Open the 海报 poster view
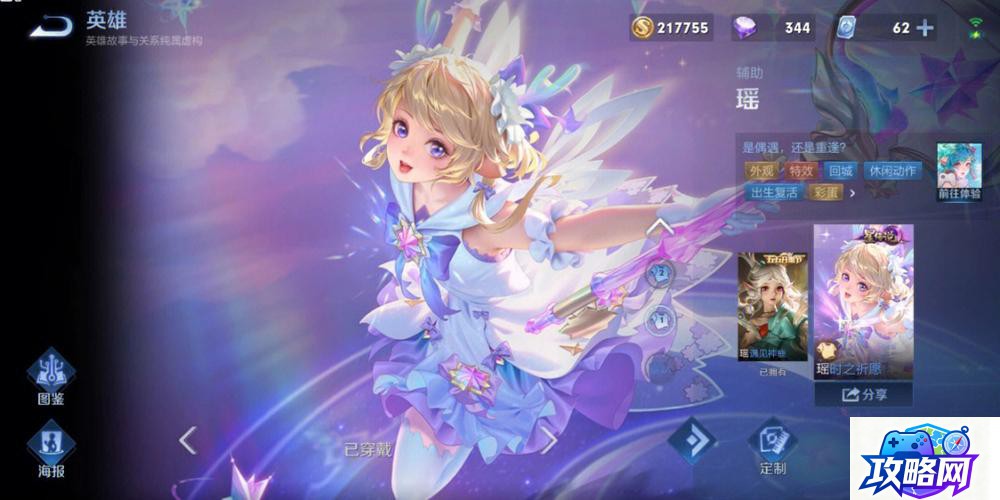Image resolution: width=1000 pixels, height=500 pixels. click(x=51, y=449)
